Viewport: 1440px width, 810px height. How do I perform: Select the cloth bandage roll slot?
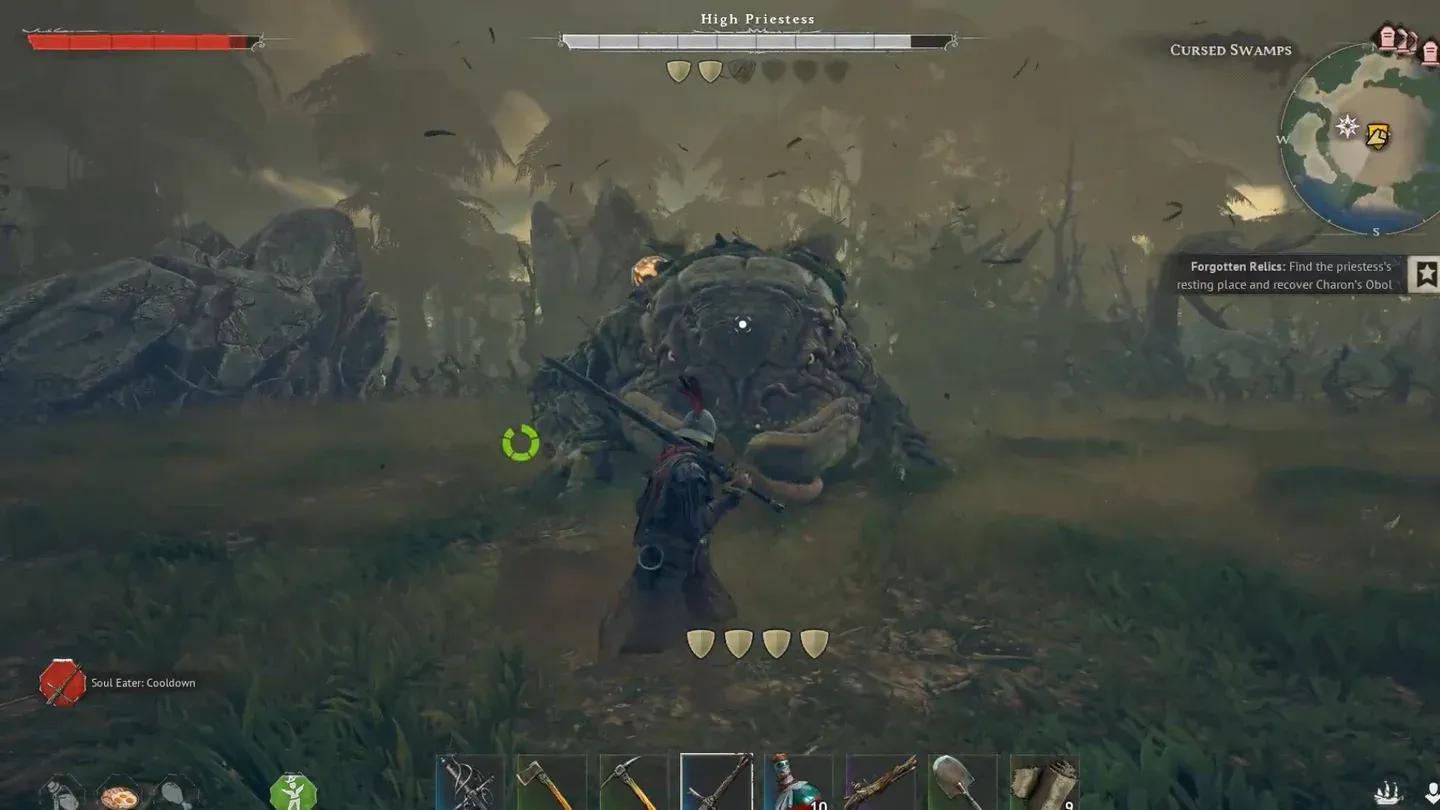[x=1044, y=783]
